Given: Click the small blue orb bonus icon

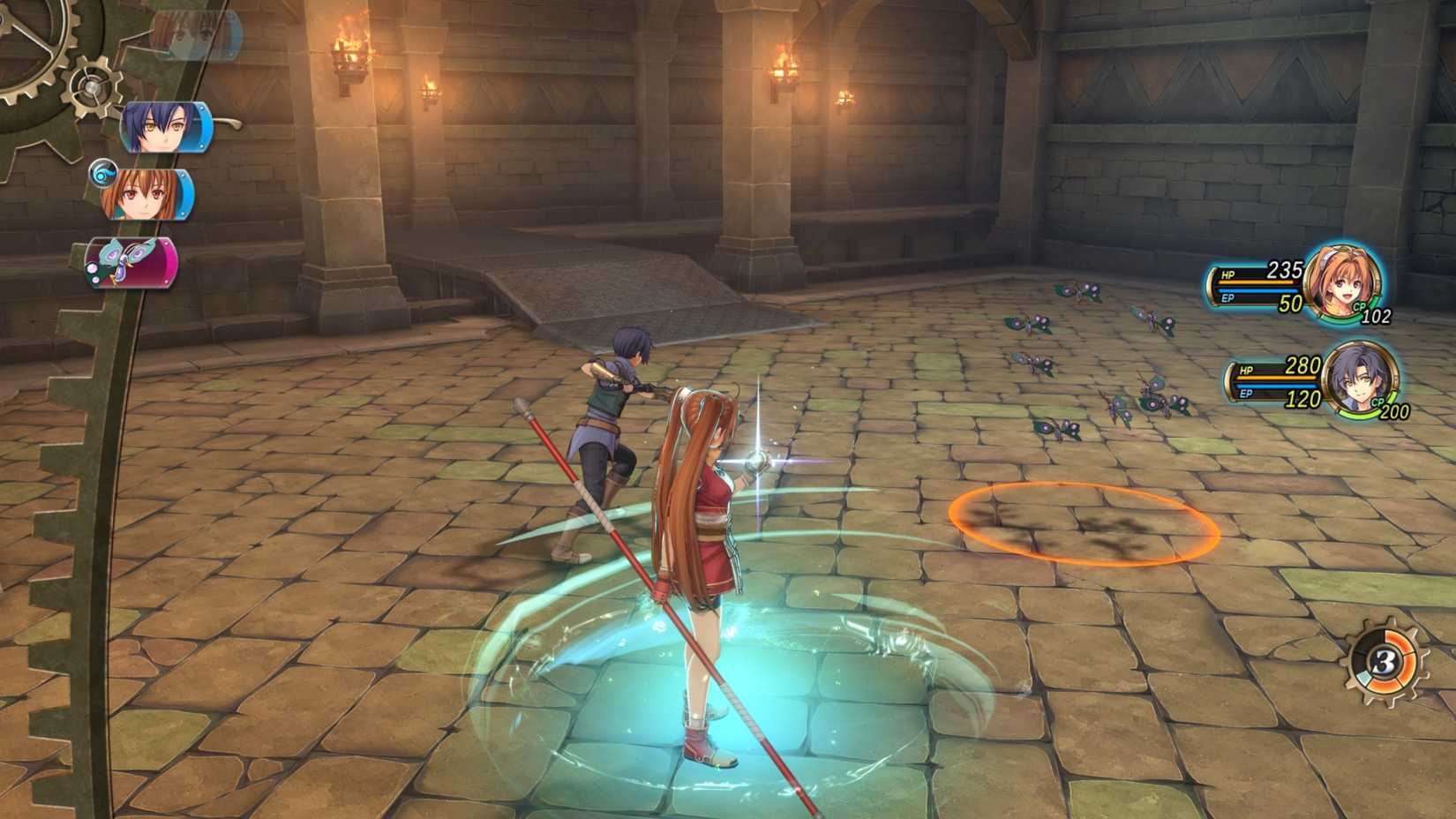Looking at the screenshot, I should 101,171.
